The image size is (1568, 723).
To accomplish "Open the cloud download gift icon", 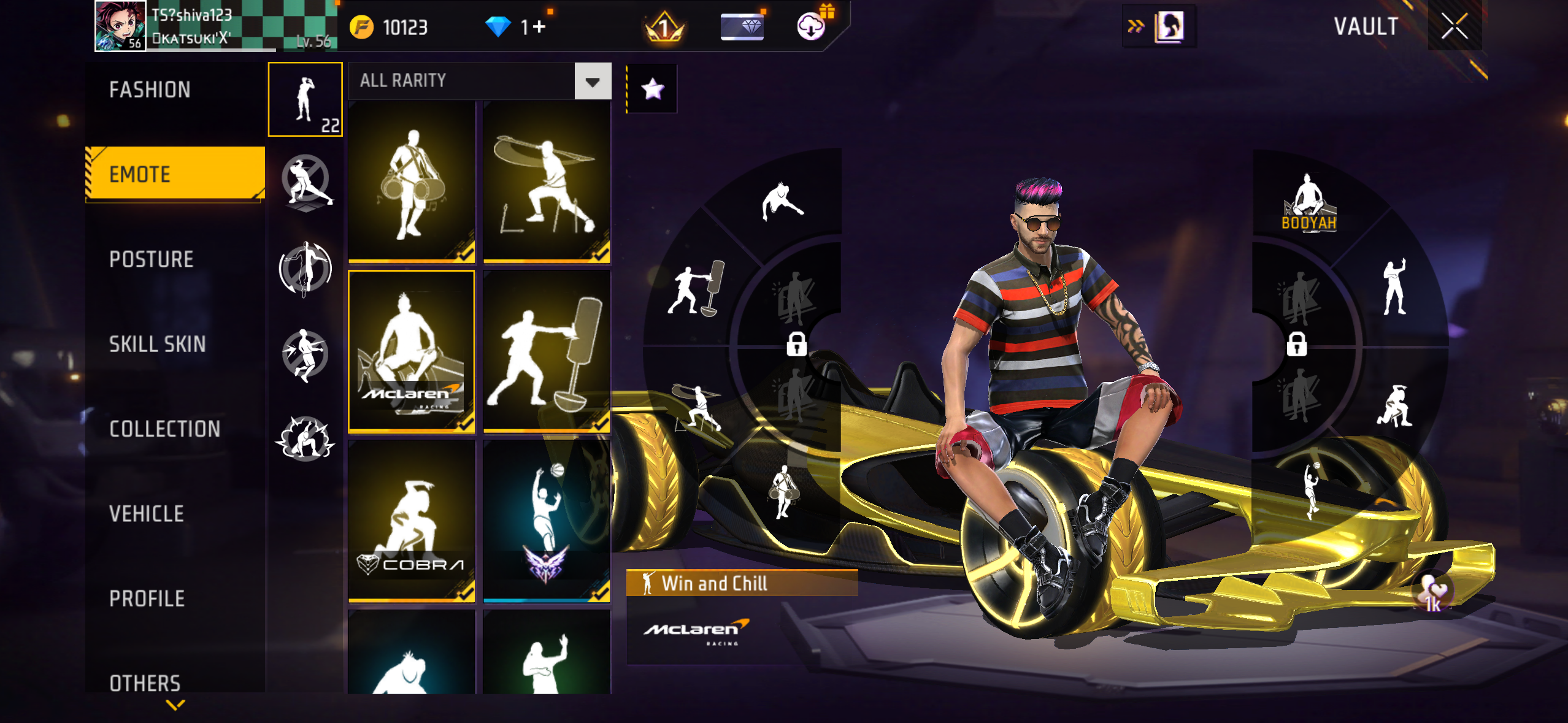I will click(x=812, y=26).
